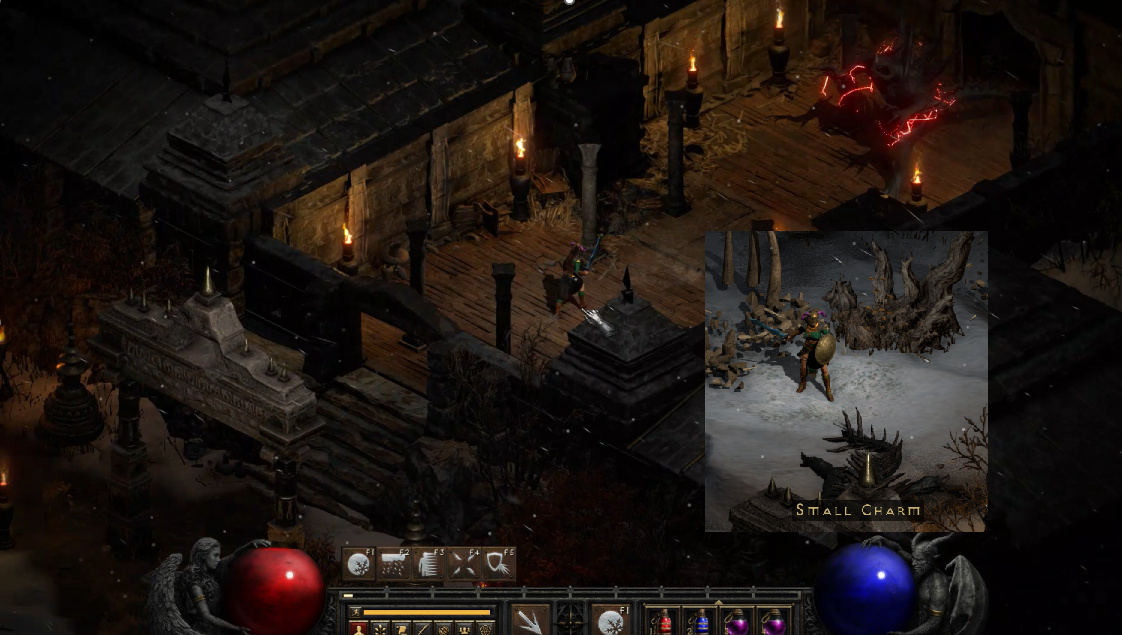This screenshot has height=635, width=1122.
Task: Choose the F3 skill with streaking figure
Action: (429, 564)
